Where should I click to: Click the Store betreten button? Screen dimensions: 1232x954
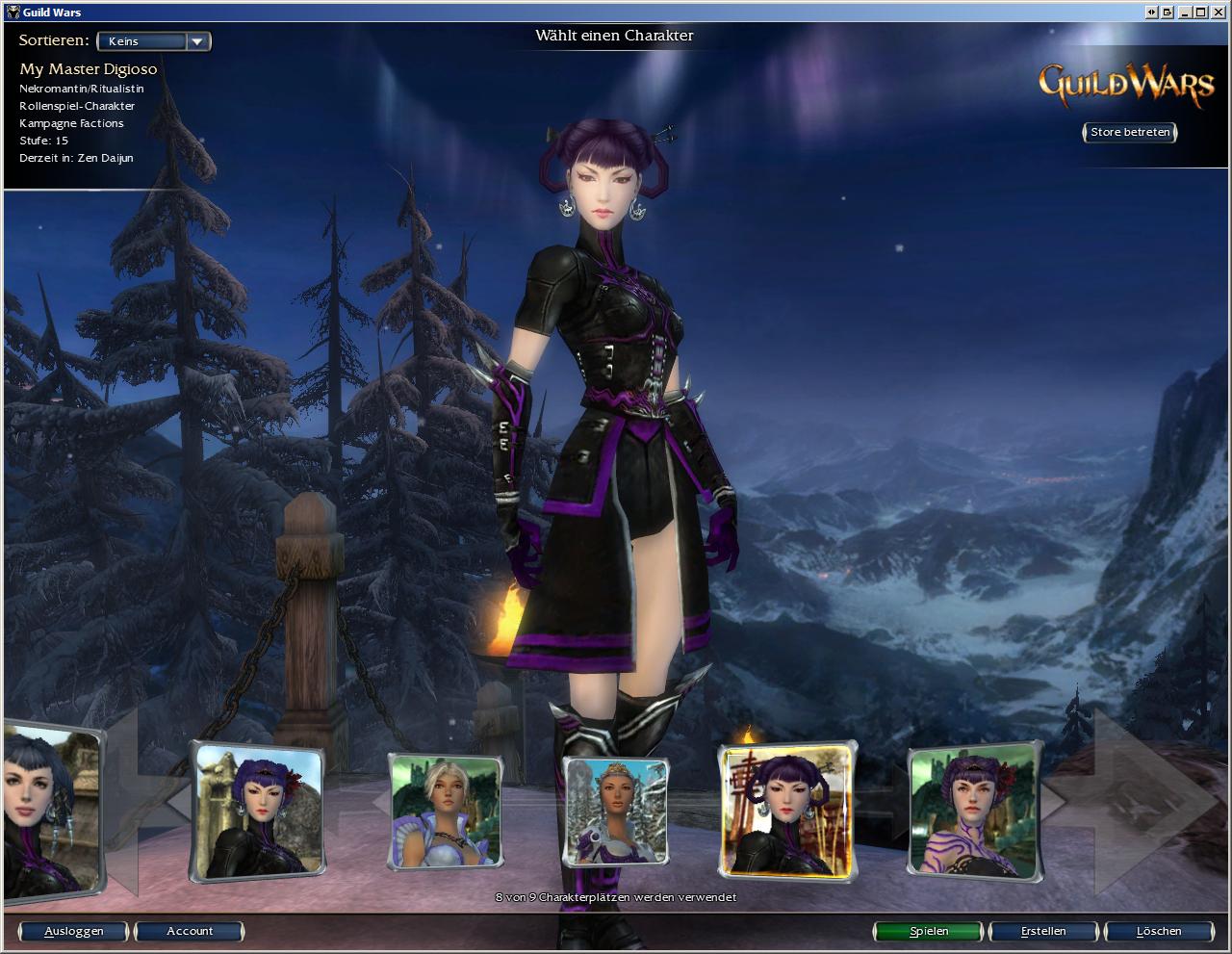click(1130, 132)
